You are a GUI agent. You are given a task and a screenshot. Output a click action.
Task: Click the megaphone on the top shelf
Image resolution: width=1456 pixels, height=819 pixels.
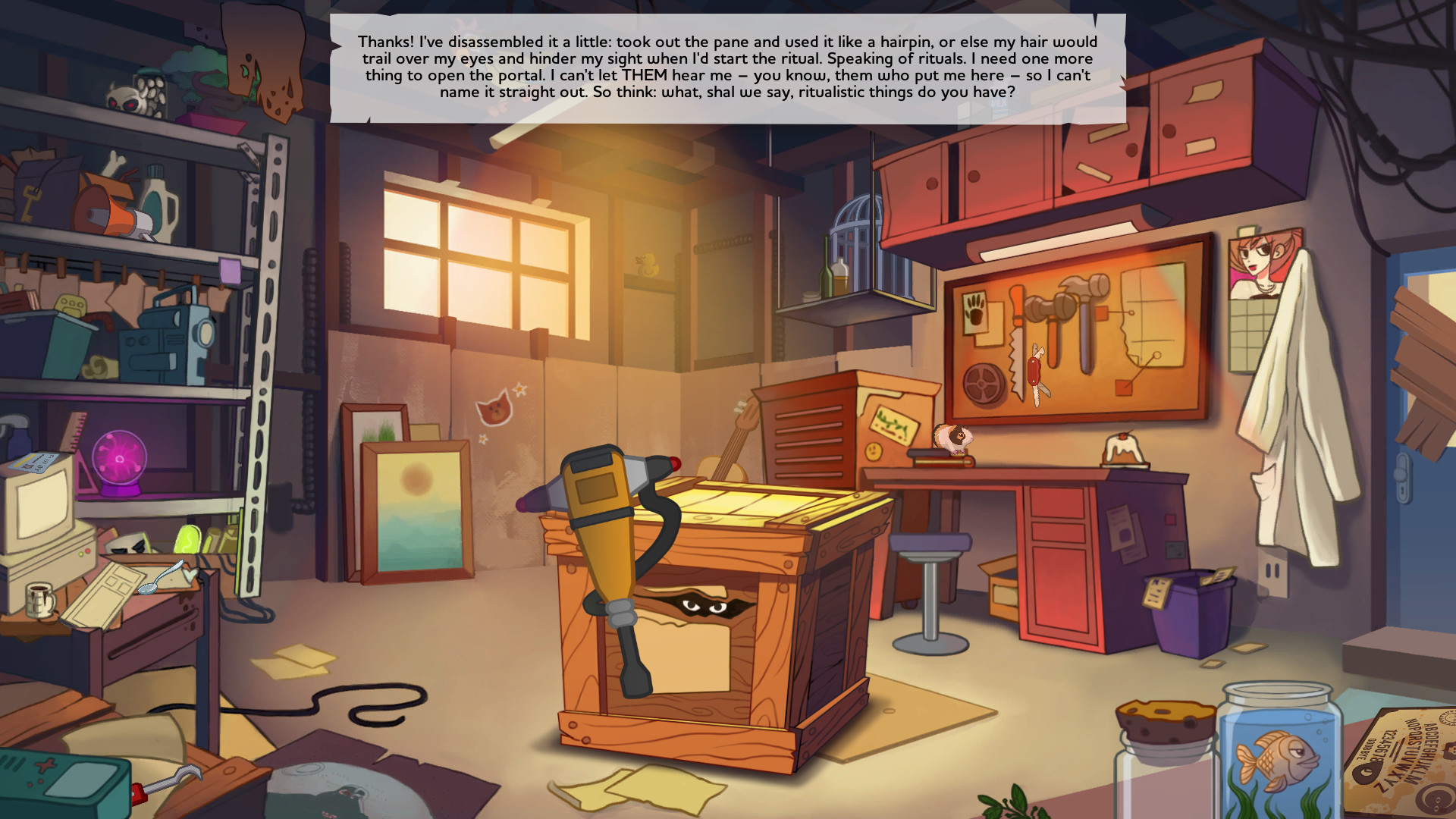point(114,212)
